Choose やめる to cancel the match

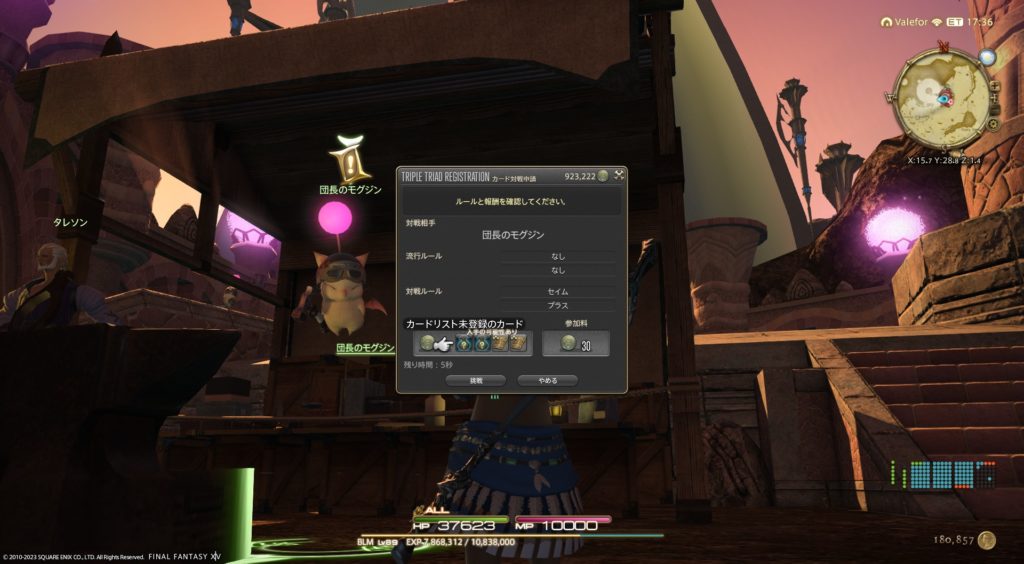click(547, 380)
